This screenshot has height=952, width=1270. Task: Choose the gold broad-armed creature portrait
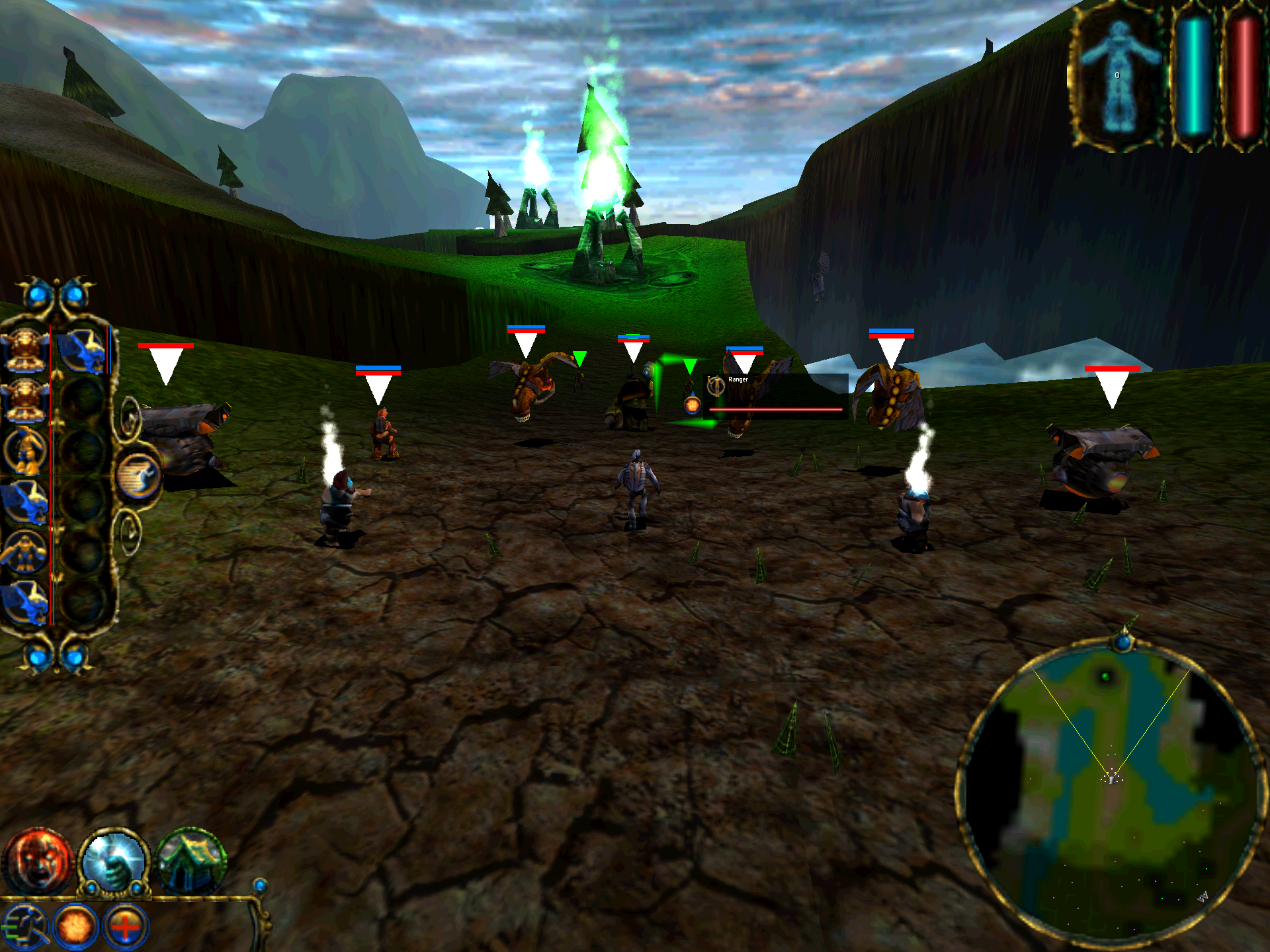coord(25,551)
